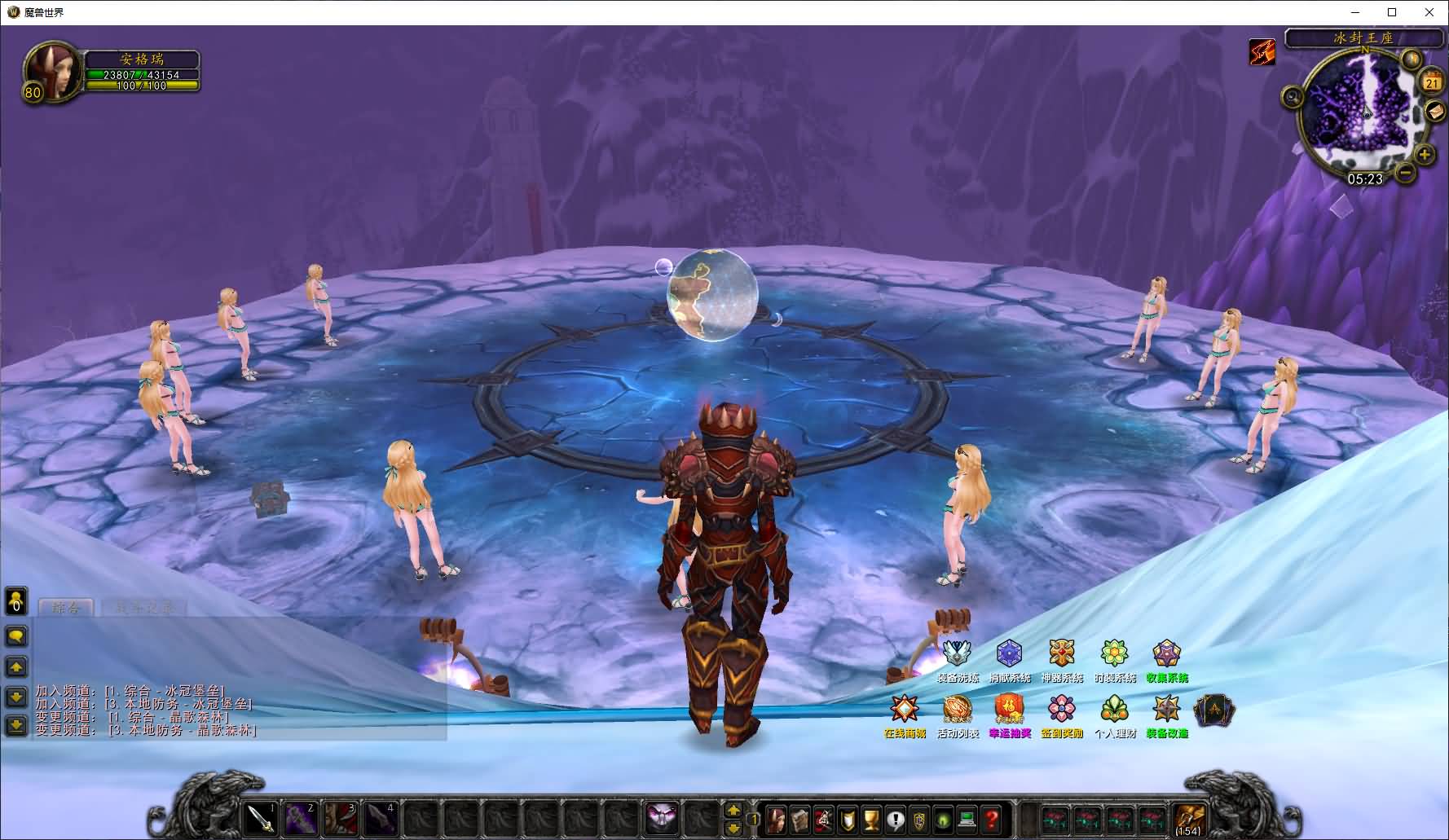The height and width of the screenshot is (840, 1449).
Task: Open the 神器系统 artifact system
Action: 1062,654
